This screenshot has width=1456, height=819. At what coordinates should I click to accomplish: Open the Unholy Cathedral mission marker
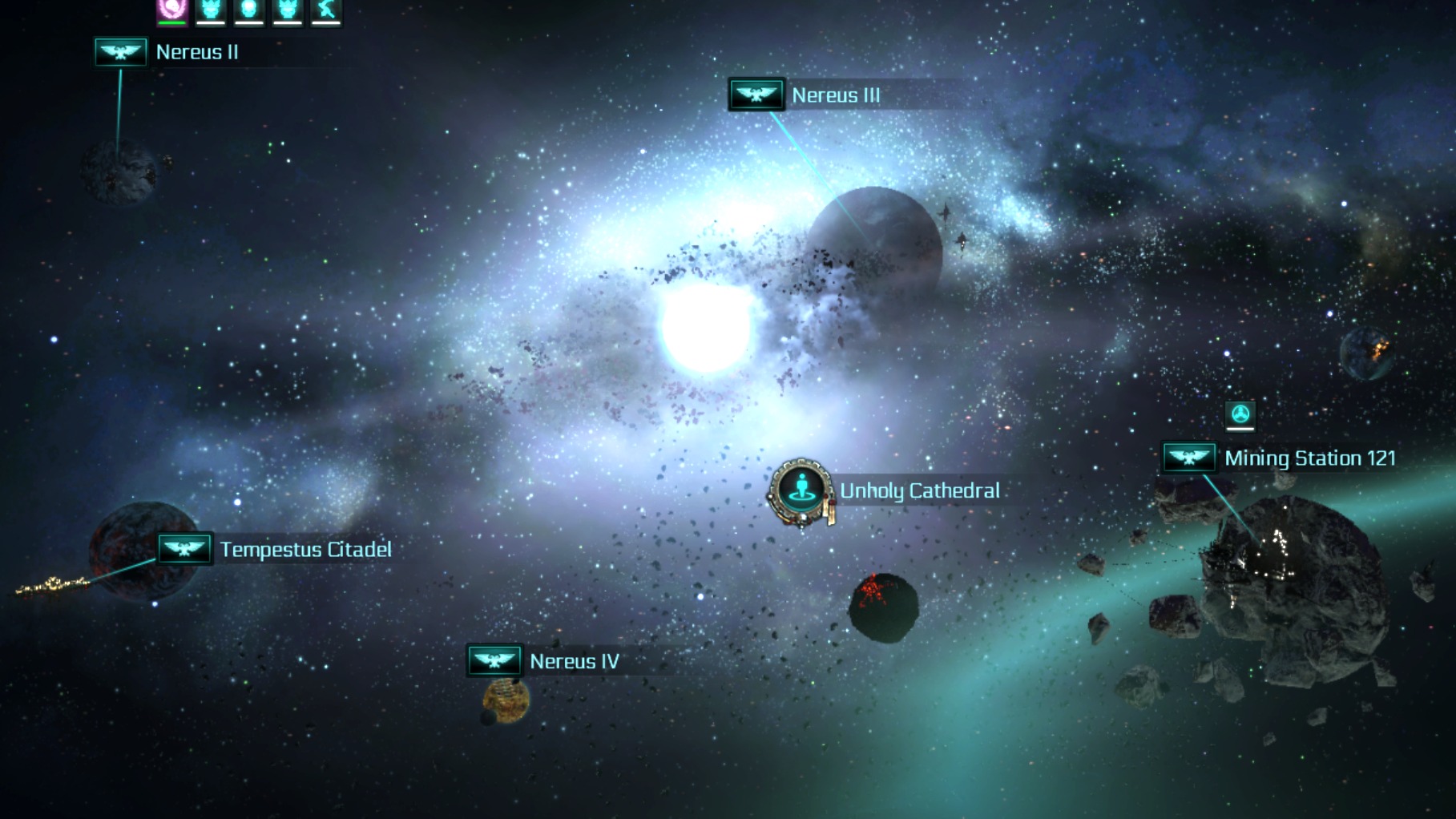click(801, 490)
